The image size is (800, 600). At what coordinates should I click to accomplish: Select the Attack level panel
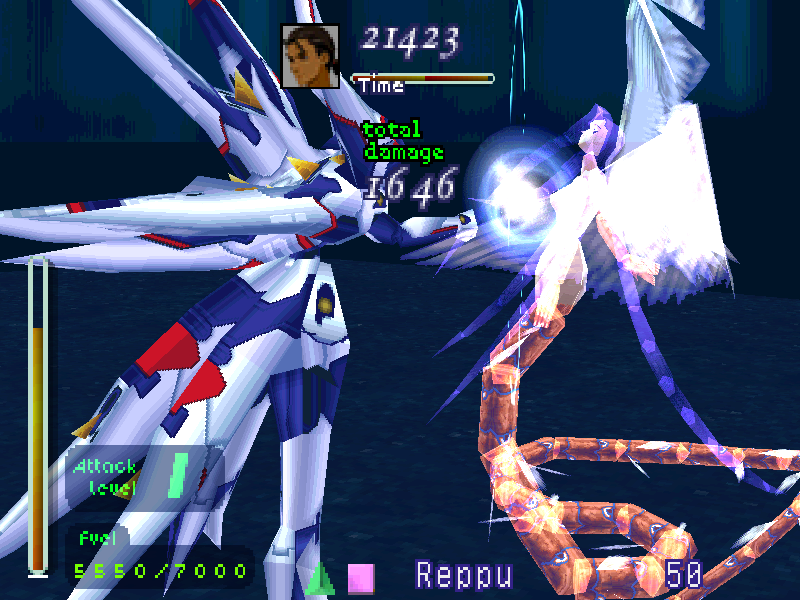tap(134, 477)
